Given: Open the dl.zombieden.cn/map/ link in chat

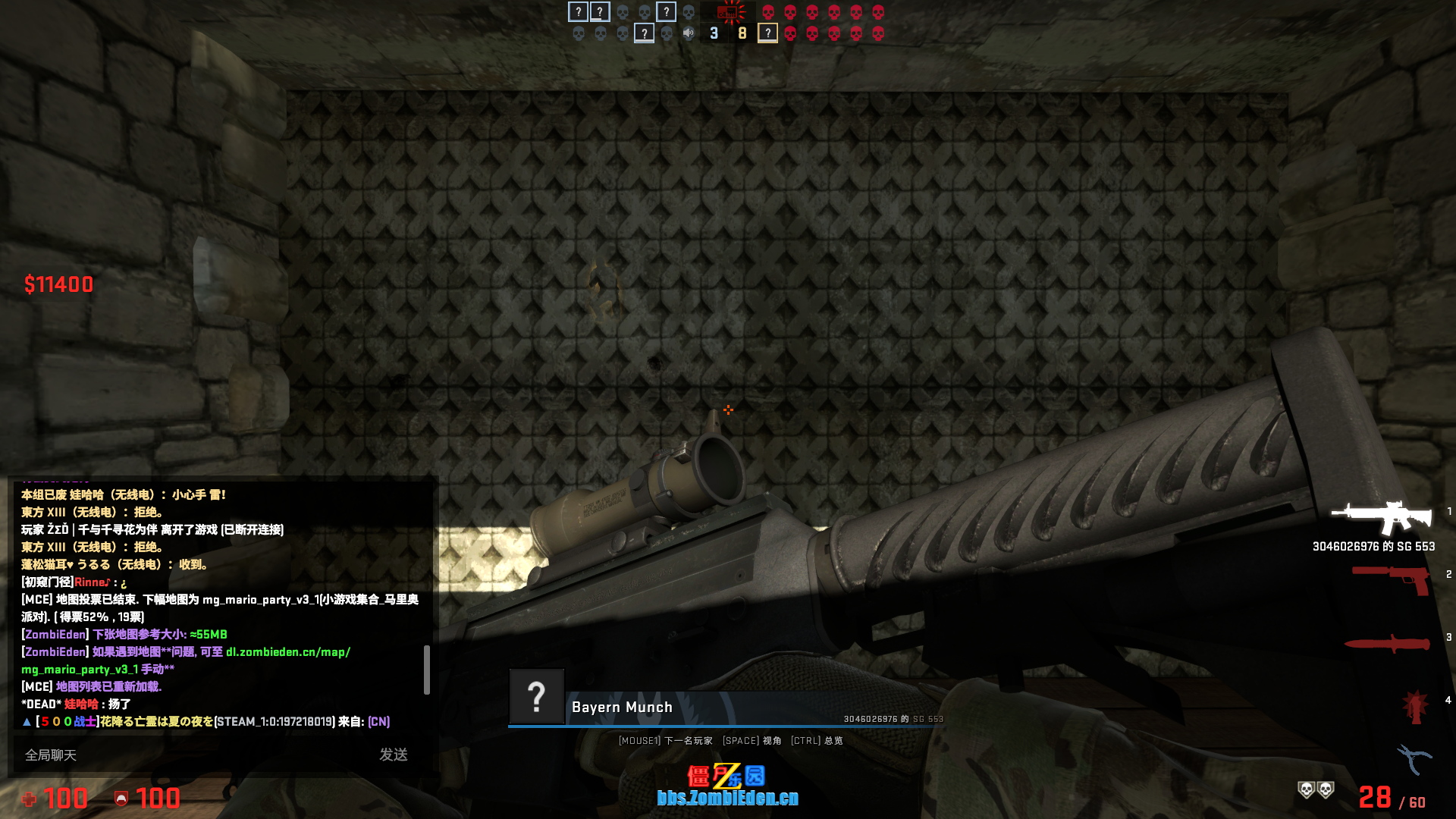Looking at the screenshot, I should click(x=288, y=652).
